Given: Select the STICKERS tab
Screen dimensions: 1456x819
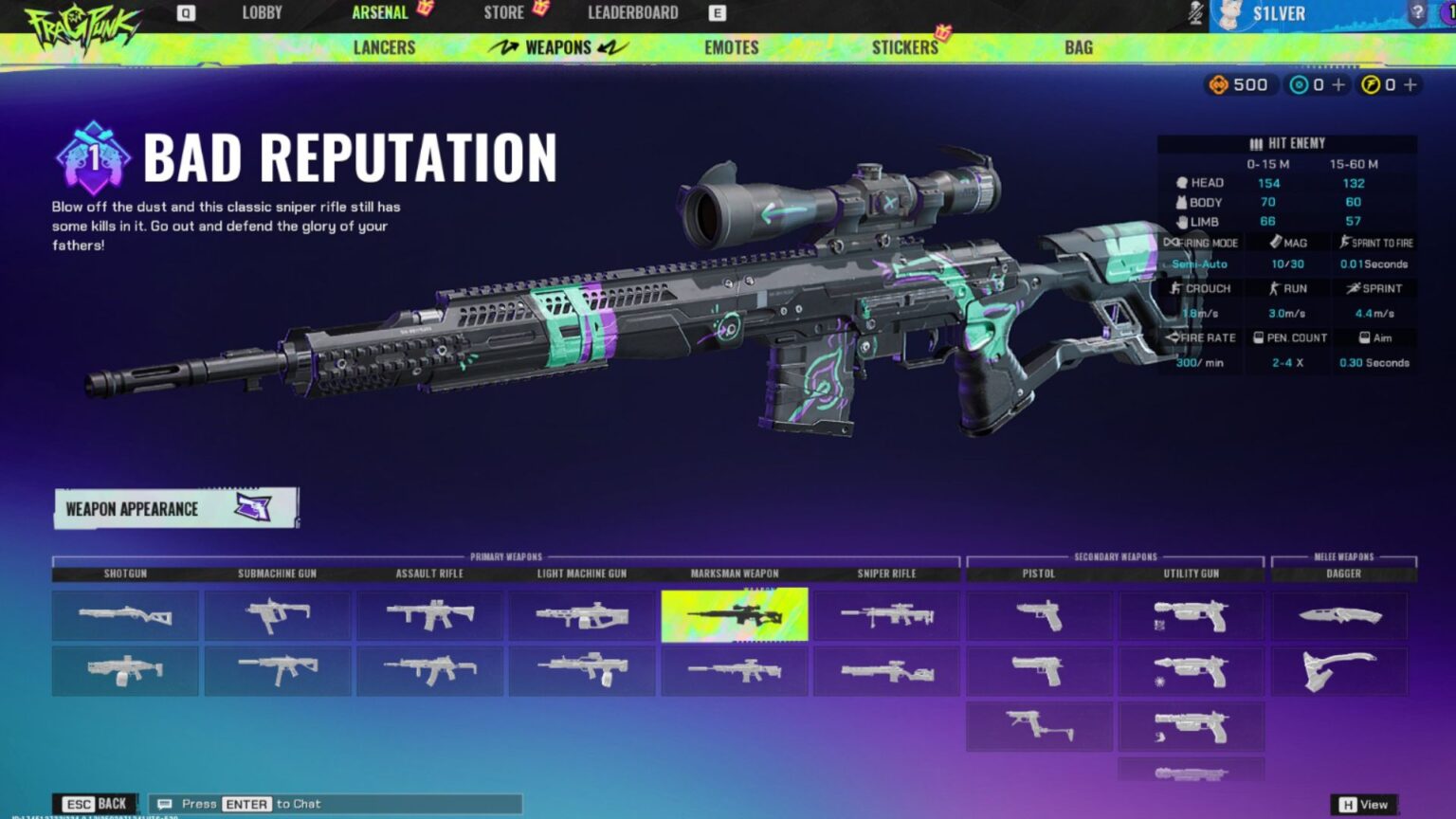Looking at the screenshot, I should (x=905, y=46).
